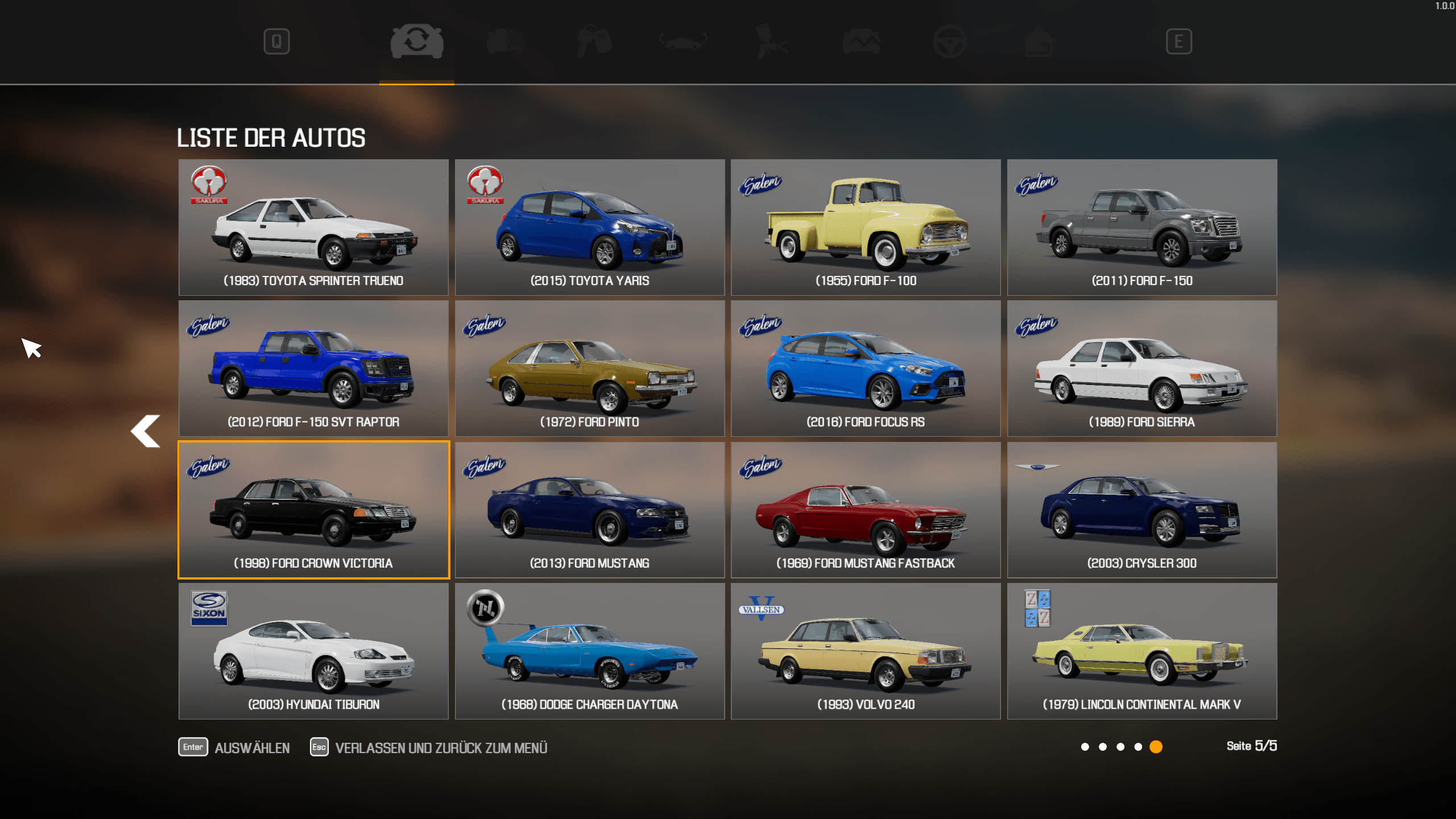This screenshot has width=1456, height=819.
Task: Switch tabs using the E shortcut icon
Action: 1179,41
